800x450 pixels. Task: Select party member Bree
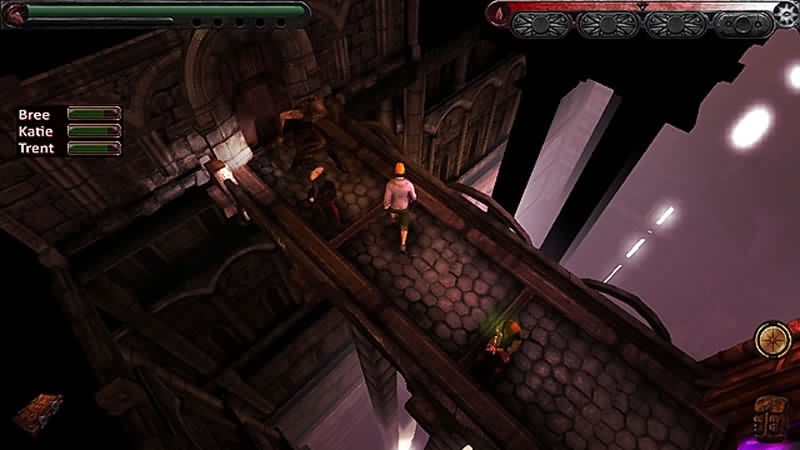[34, 114]
